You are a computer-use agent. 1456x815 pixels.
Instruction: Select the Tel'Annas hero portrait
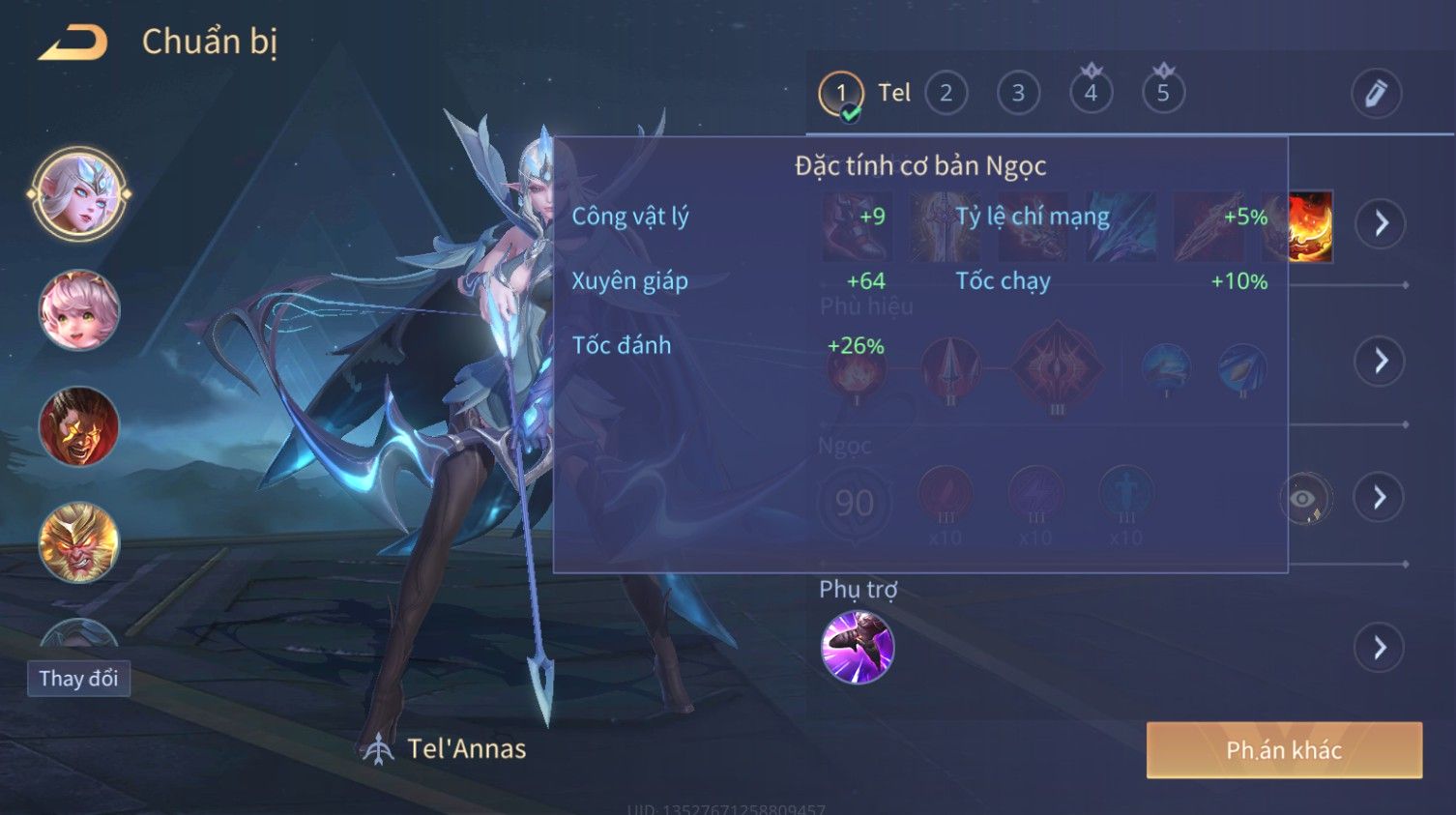coord(79,193)
